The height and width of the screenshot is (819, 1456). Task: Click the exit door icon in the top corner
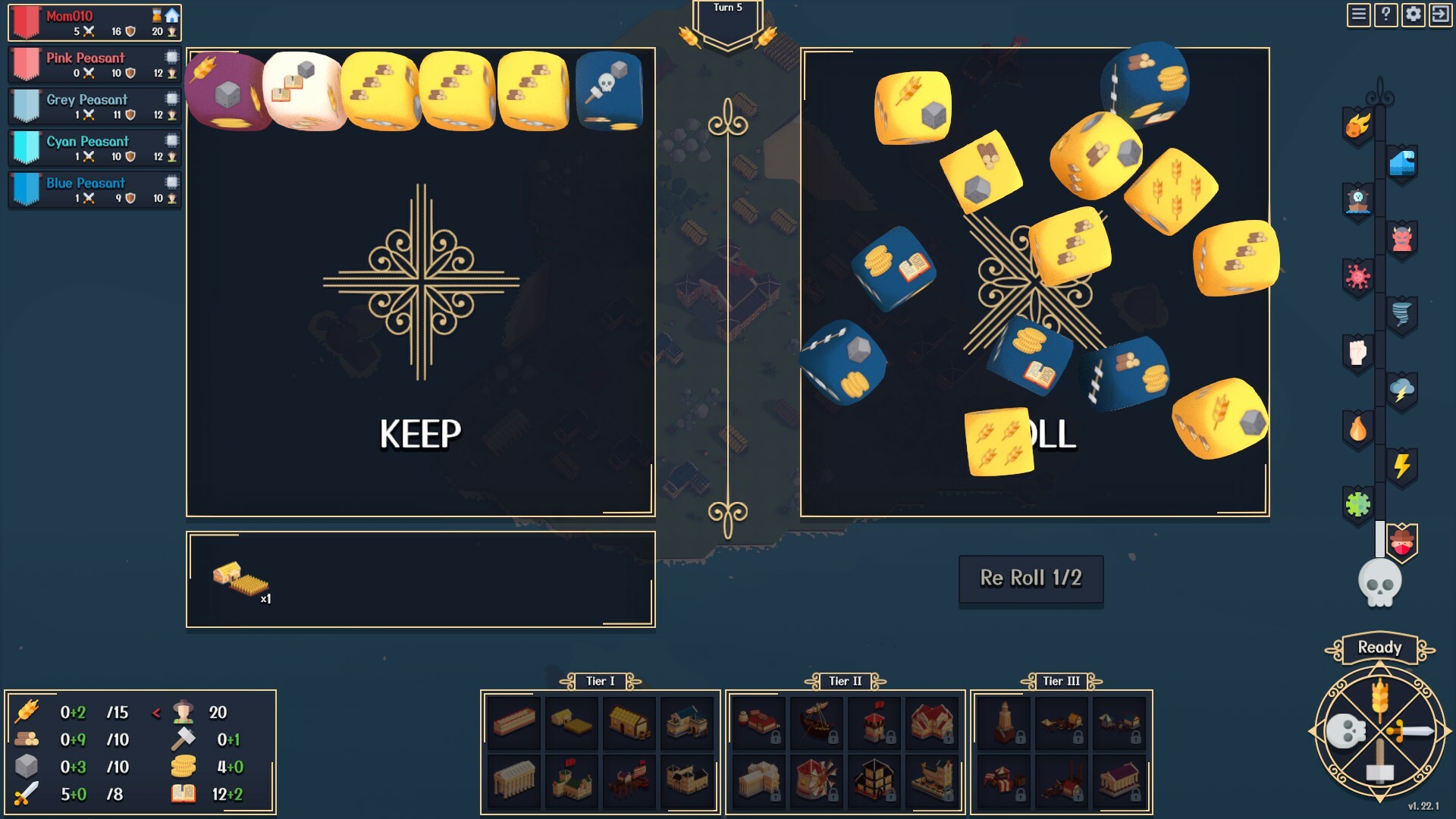coord(1440,14)
